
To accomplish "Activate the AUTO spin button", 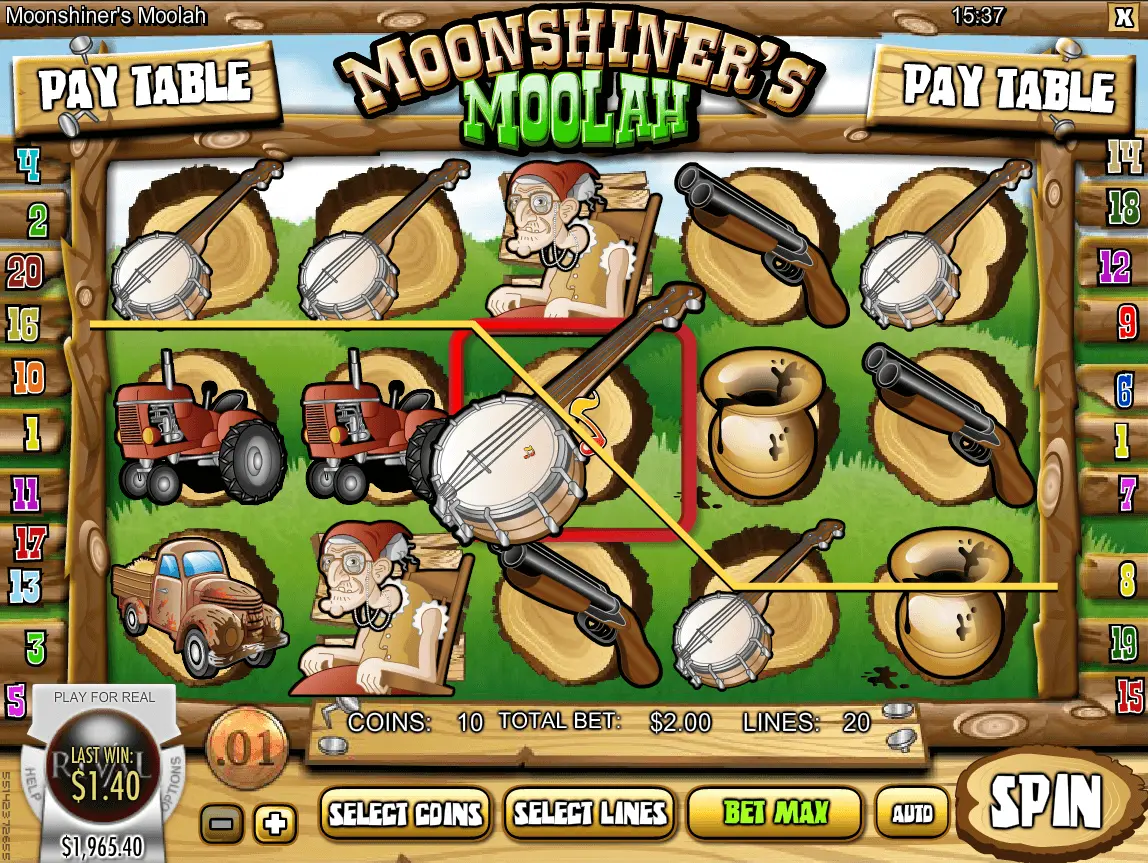I will (911, 812).
